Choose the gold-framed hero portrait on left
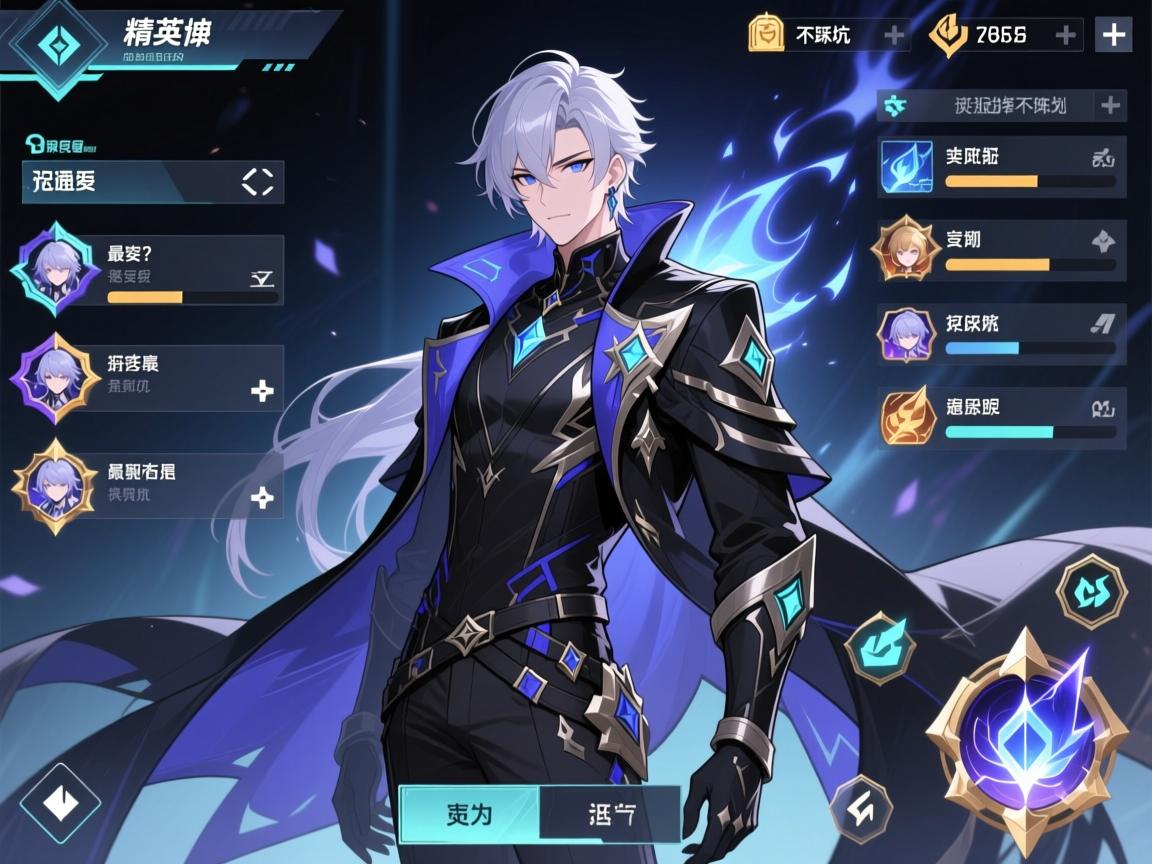 [55, 485]
